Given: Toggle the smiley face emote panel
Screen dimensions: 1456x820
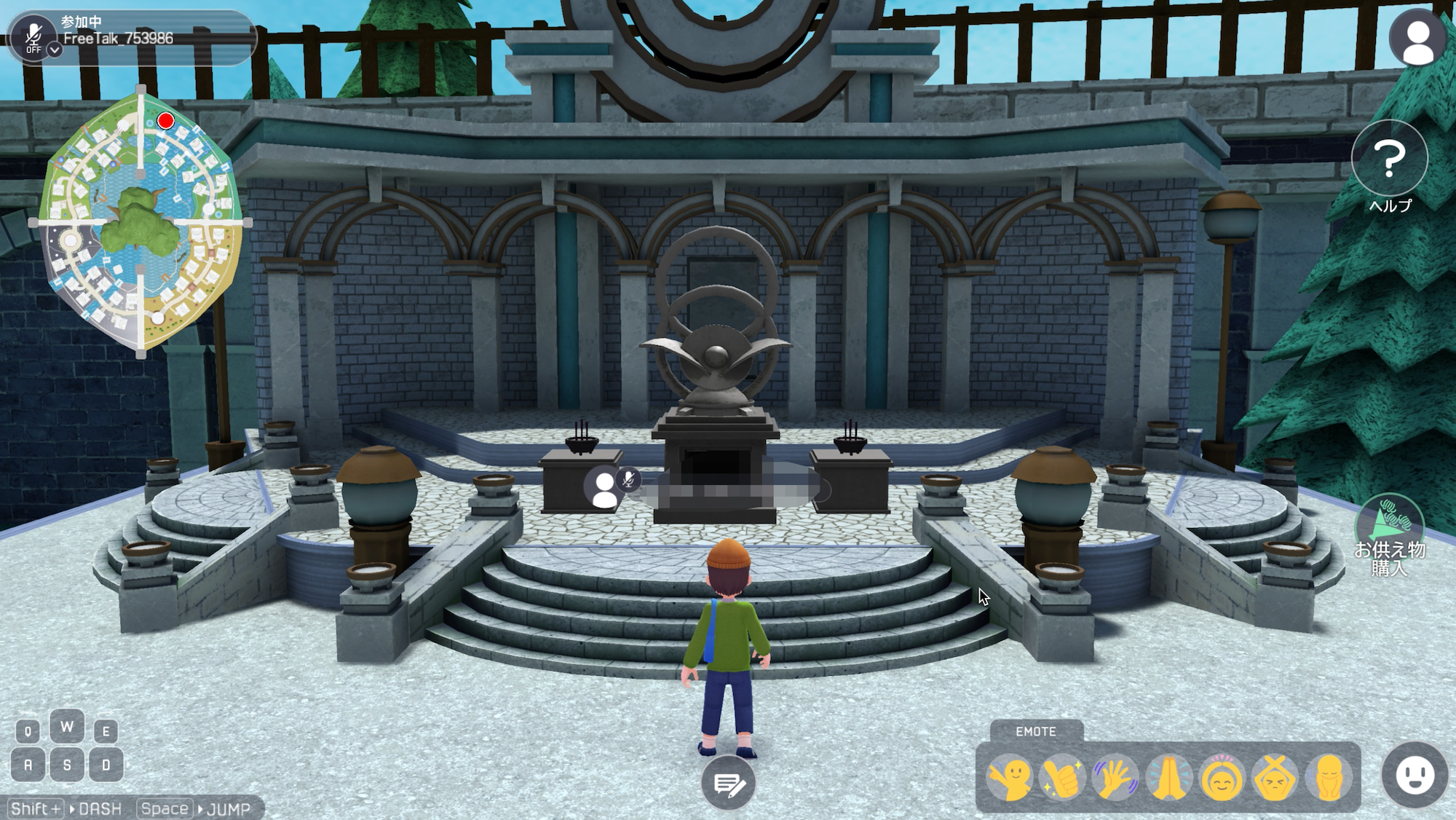Looking at the screenshot, I should click(1415, 776).
